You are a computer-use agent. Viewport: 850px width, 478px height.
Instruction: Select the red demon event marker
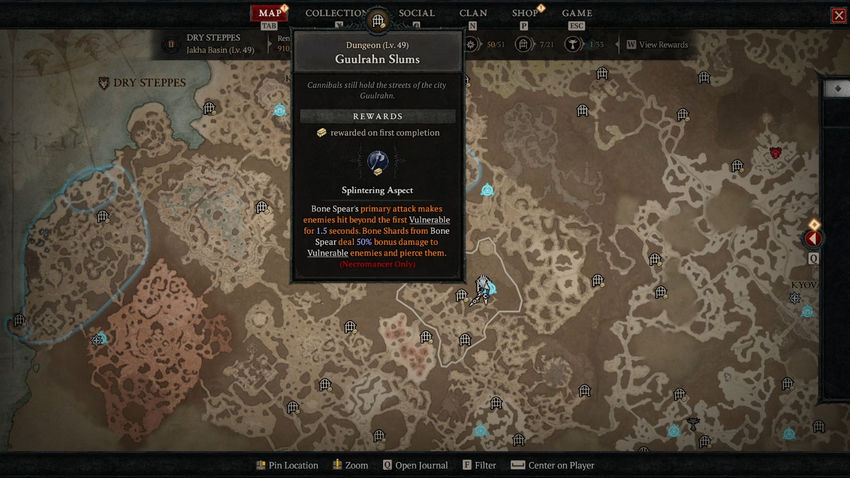point(775,153)
